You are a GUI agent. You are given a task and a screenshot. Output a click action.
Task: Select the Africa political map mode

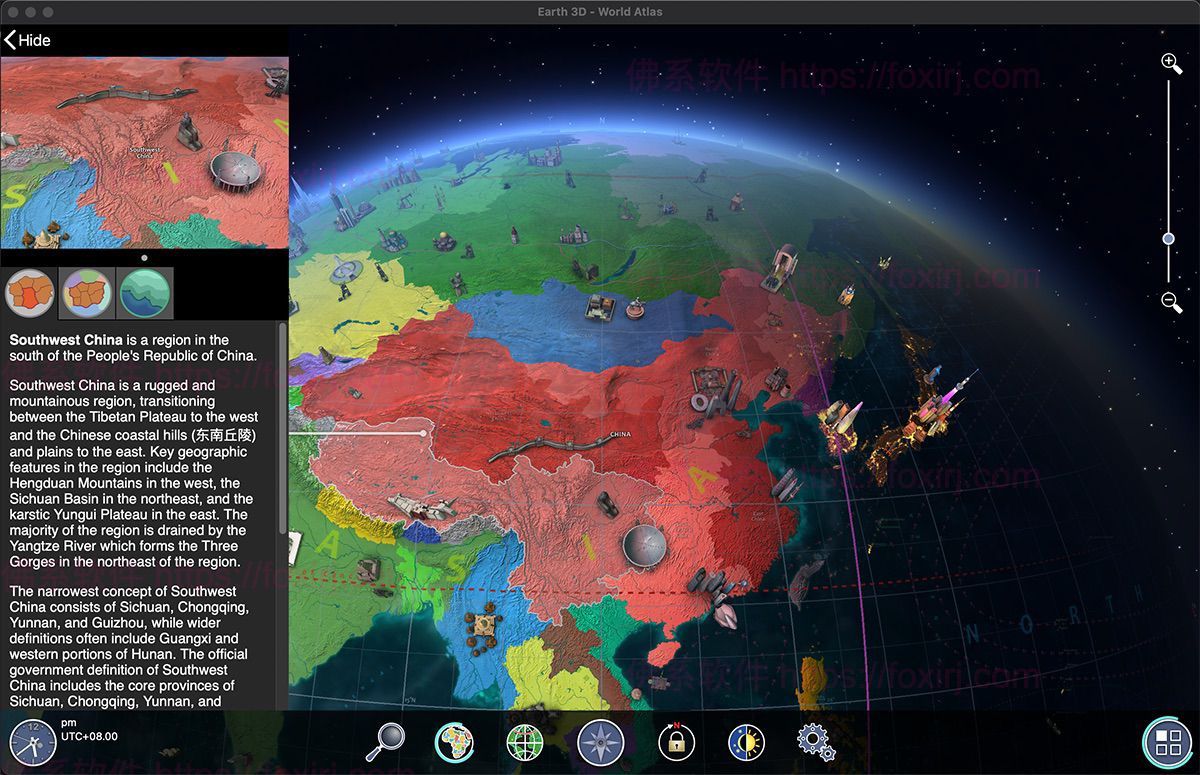[455, 742]
